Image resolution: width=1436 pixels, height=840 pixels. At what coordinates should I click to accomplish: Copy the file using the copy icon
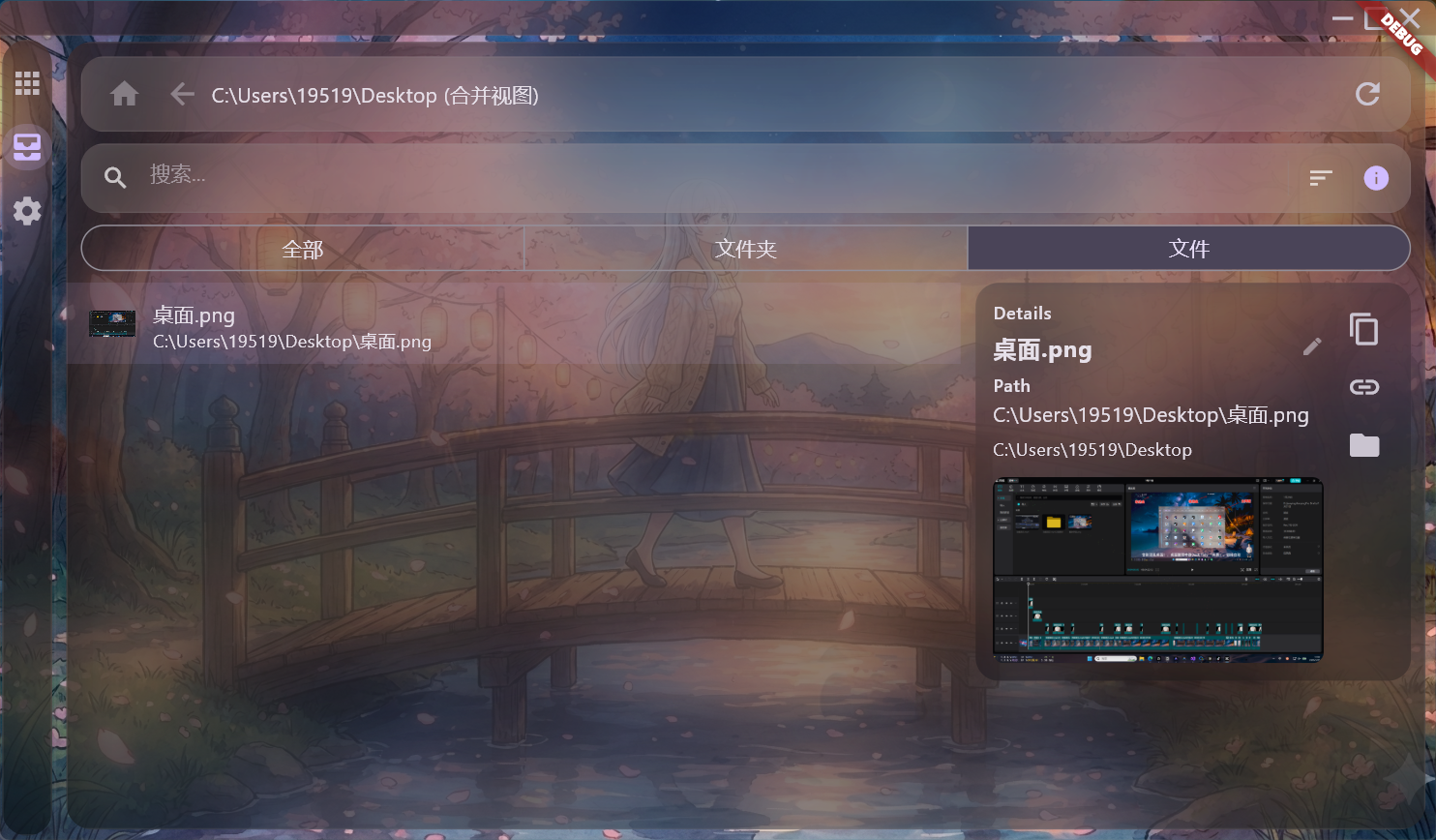(1364, 329)
